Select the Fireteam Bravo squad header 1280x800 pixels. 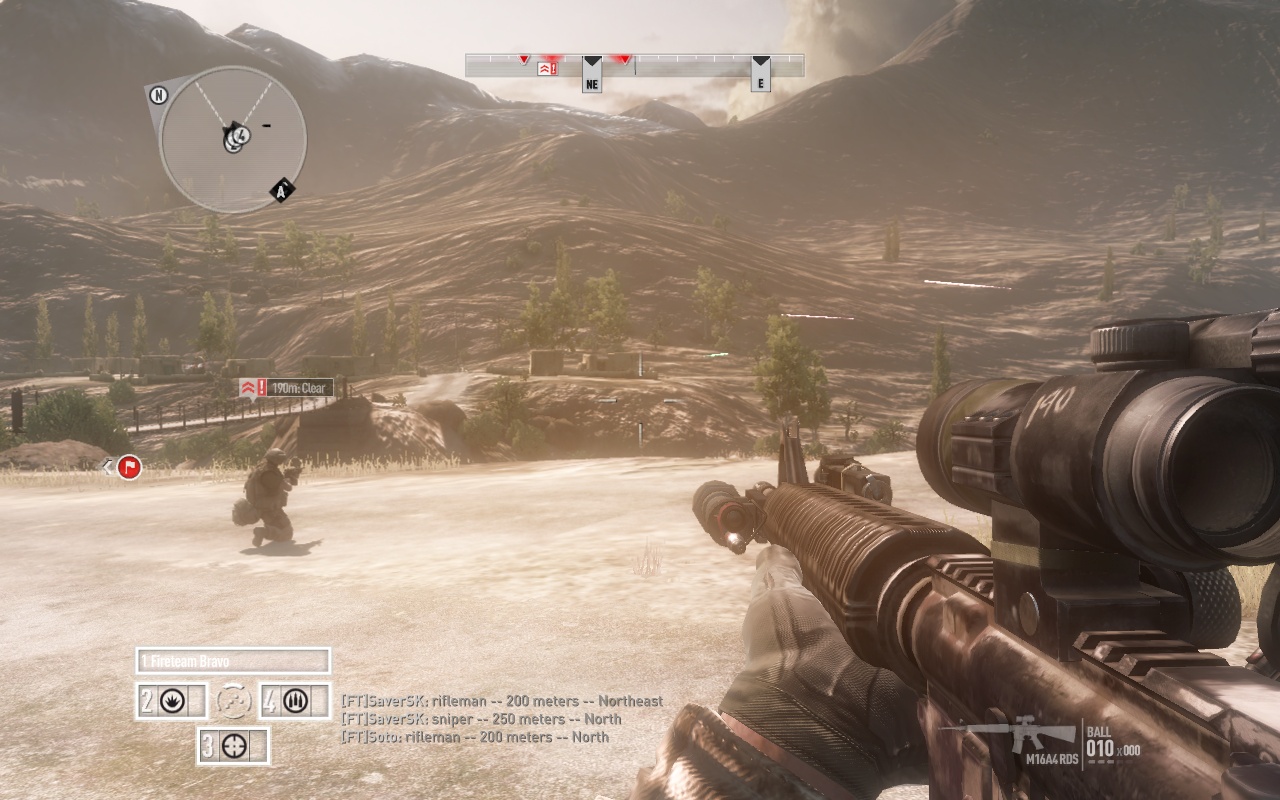[233, 661]
